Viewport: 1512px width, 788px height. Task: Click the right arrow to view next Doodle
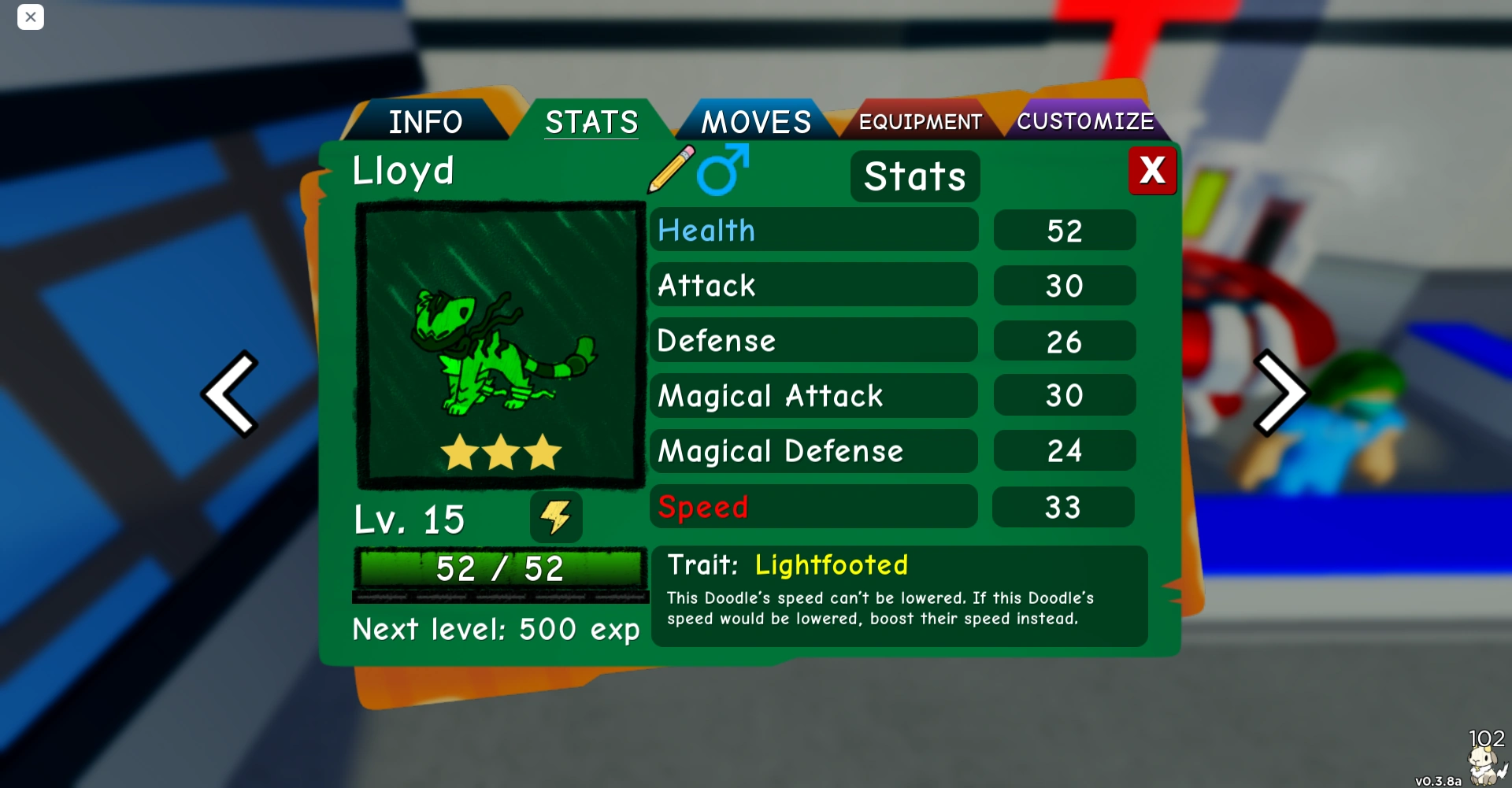(1282, 392)
